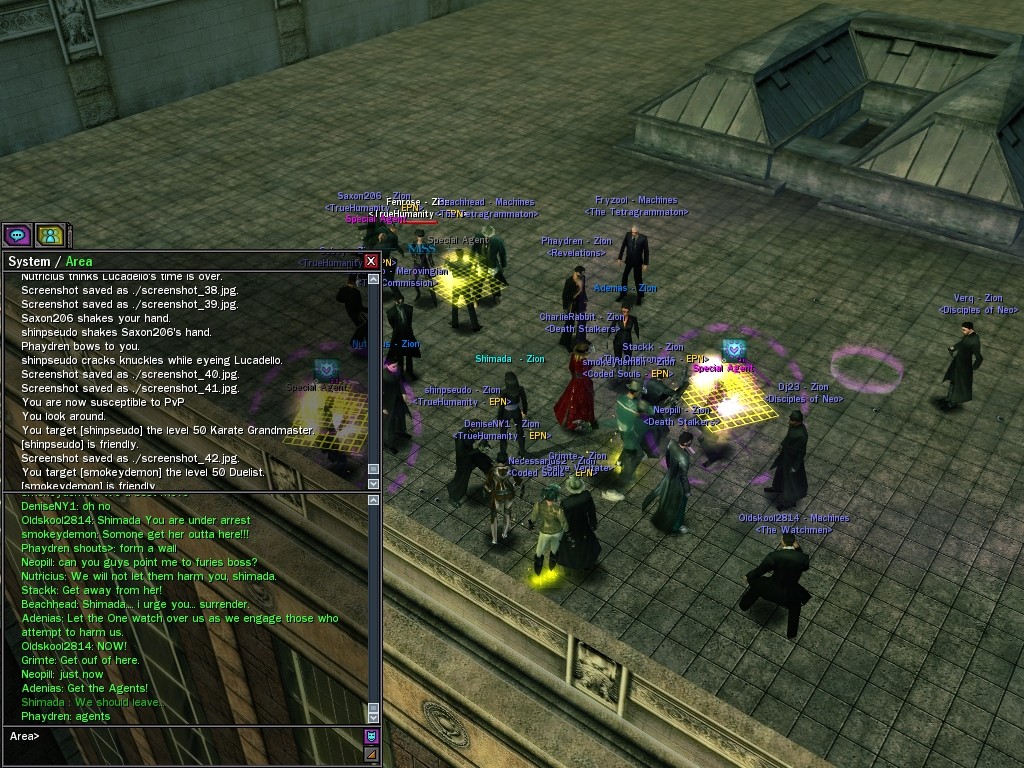Switch to the System chat label
This screenshot has width=1024, height=768.
pos(28,262)
